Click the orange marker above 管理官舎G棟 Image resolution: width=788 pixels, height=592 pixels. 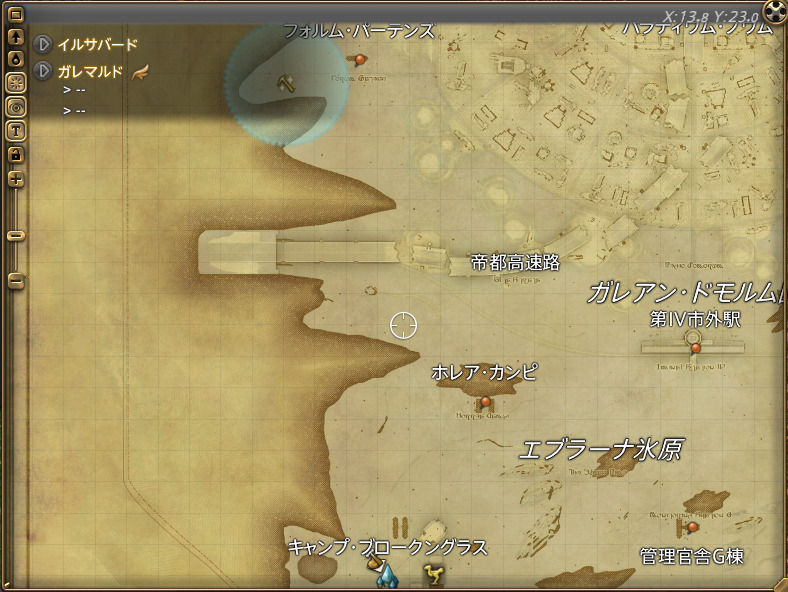(x=692, y=527)
